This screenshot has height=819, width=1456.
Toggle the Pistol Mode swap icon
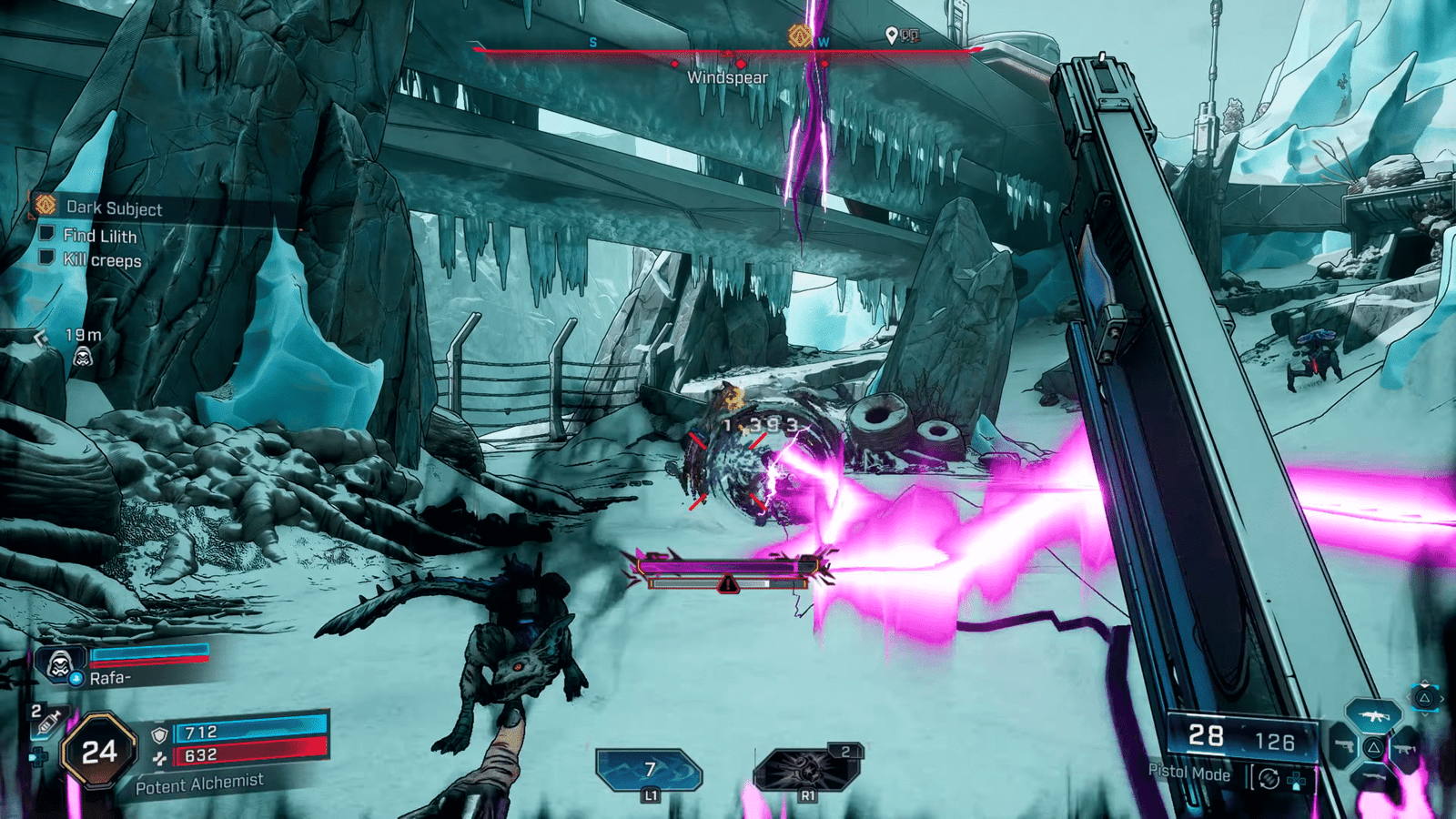click(1269, 779)
